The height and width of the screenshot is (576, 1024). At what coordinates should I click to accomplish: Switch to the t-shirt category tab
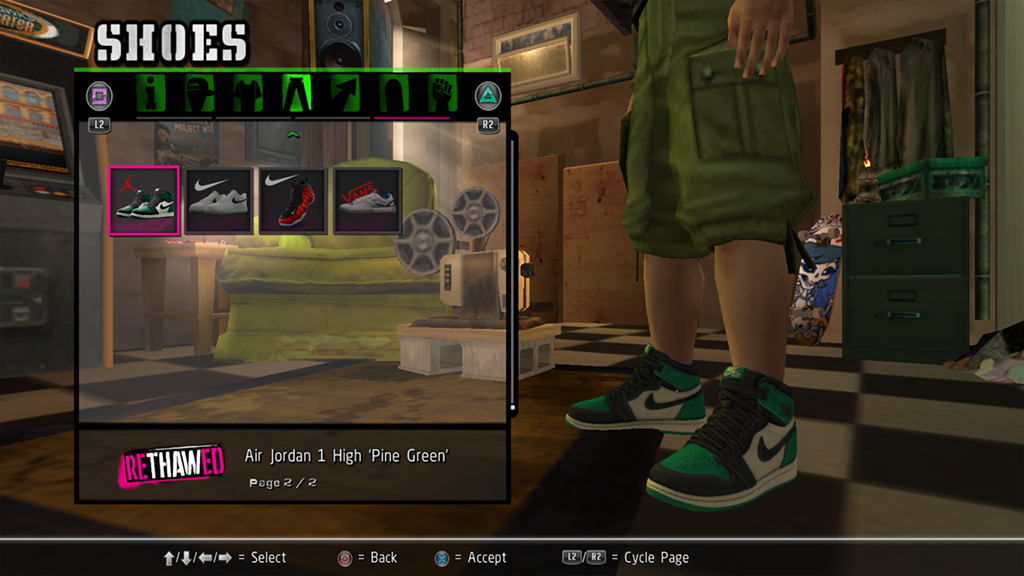pyautogui.click(x=247, y=94)
